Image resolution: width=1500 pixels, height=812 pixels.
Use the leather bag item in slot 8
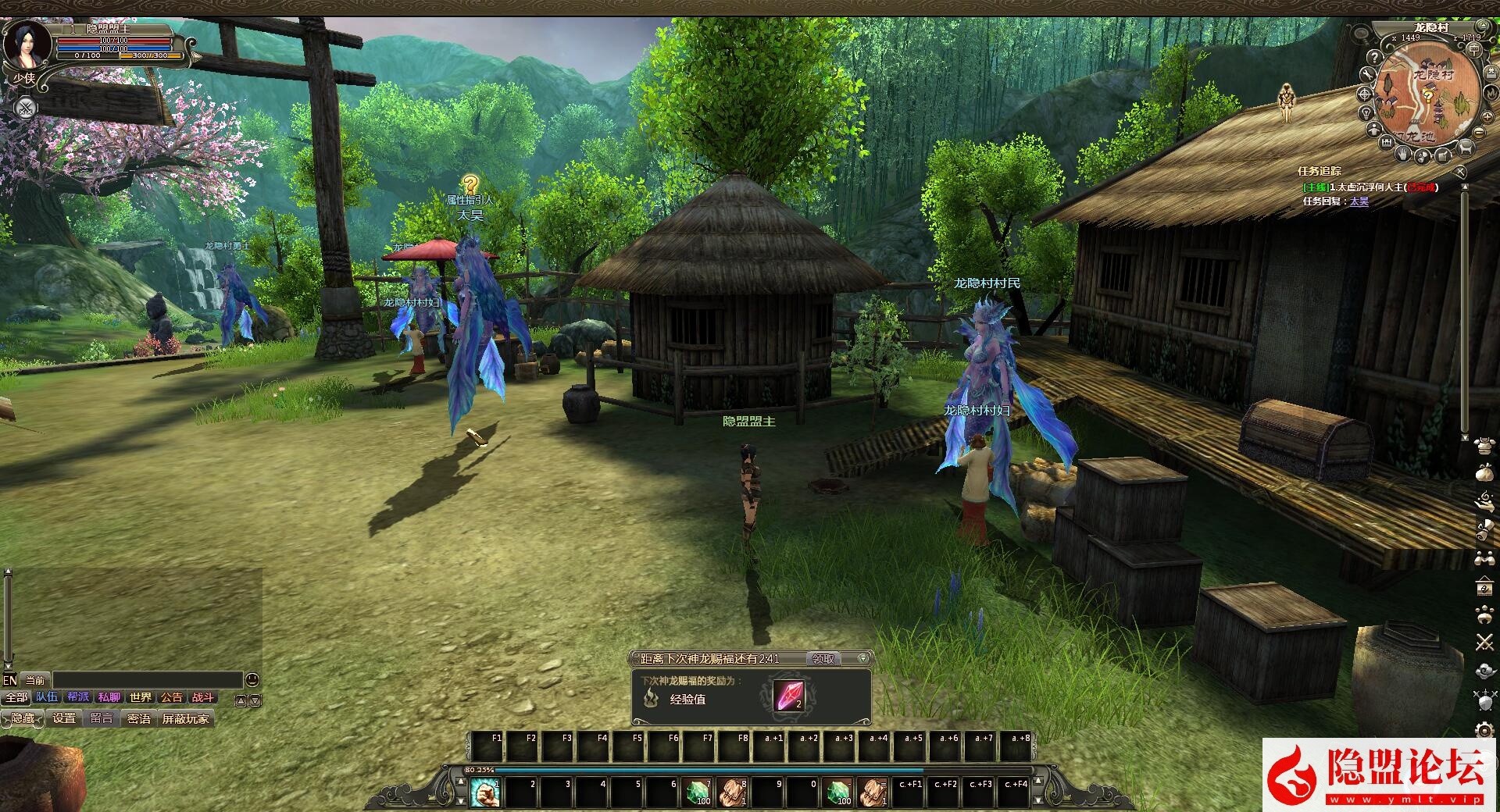(732, 792)
